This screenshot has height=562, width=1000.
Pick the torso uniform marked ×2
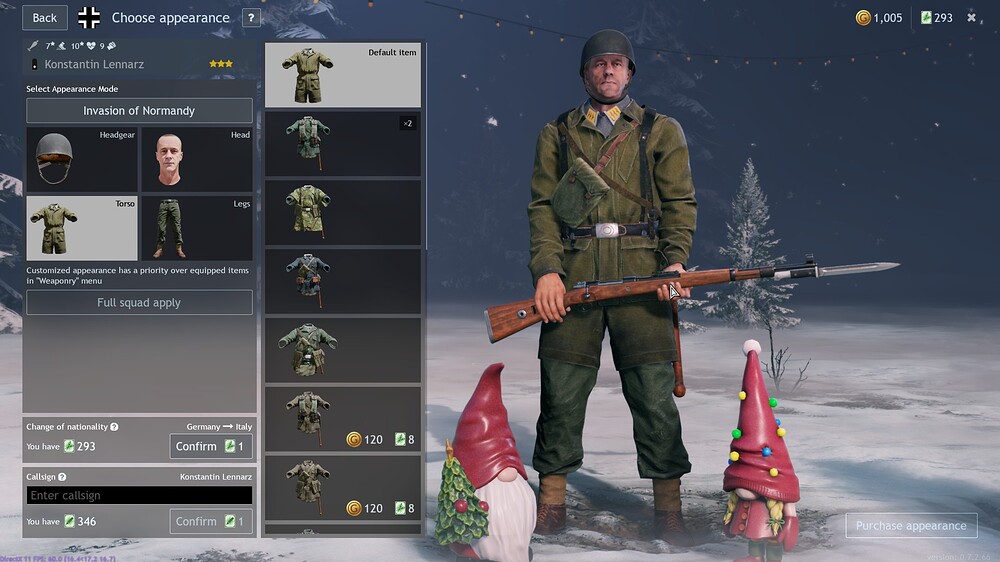[343, 144]
